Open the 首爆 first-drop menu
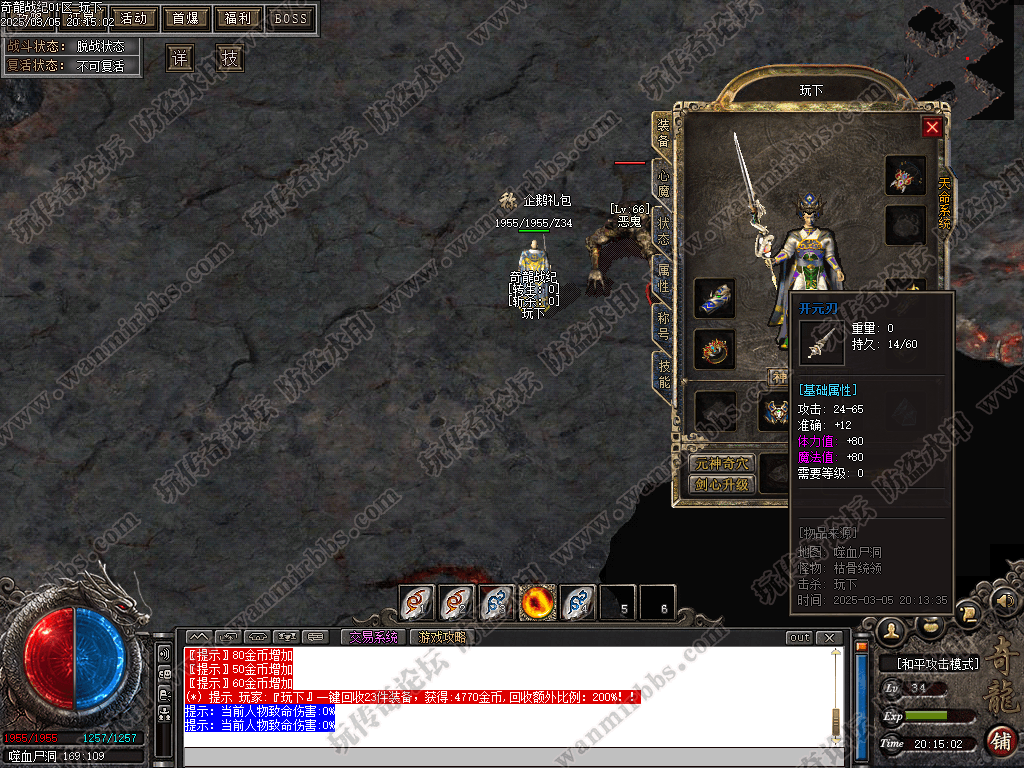The height and width of the screenshot is (768, 1024). click(185, 18)
